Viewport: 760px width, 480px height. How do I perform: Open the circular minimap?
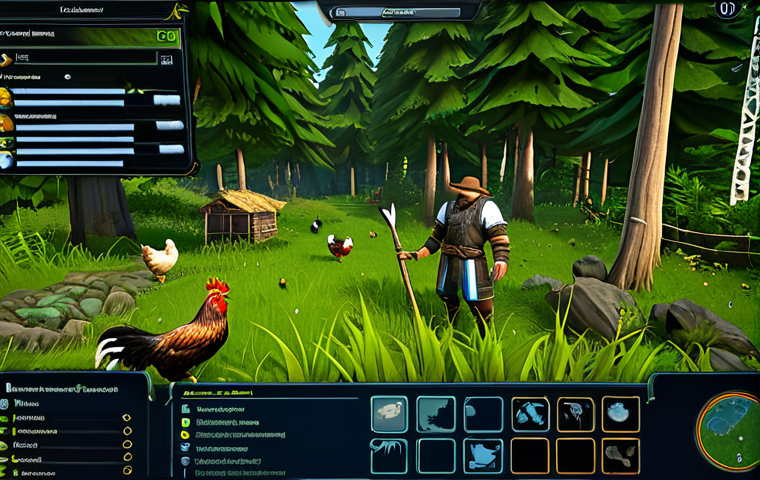point(729,431)
